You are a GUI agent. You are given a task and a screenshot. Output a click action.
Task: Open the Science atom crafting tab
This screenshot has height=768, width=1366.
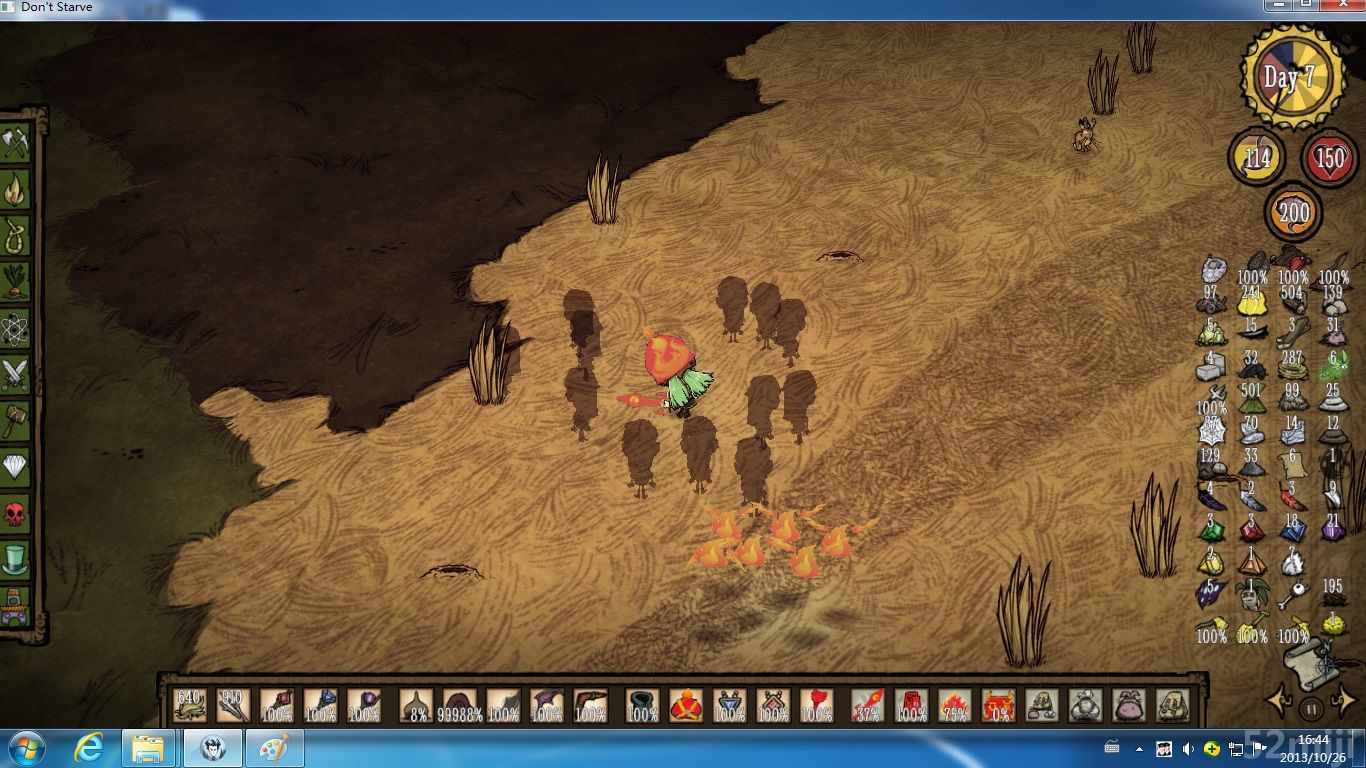(15, 327)
